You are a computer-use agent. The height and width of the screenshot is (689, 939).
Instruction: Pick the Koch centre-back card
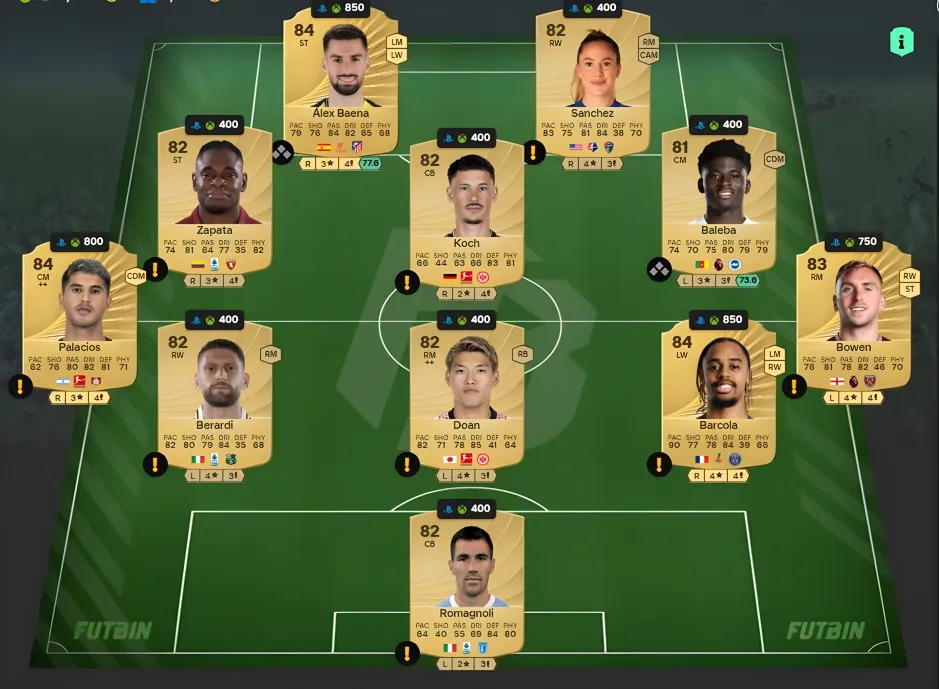coord(467,210)
